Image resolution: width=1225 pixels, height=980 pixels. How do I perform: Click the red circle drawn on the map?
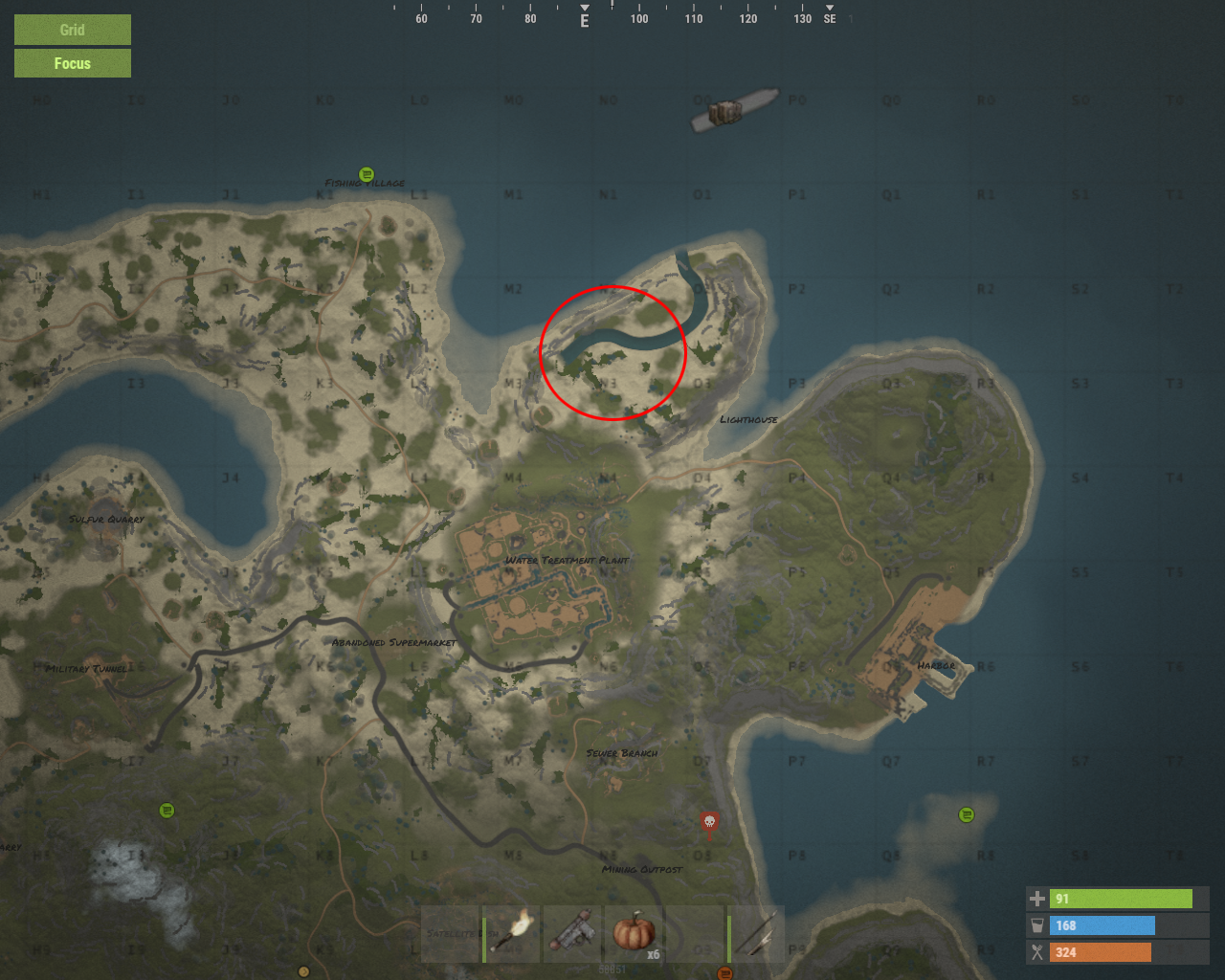[x=613, y=352]
